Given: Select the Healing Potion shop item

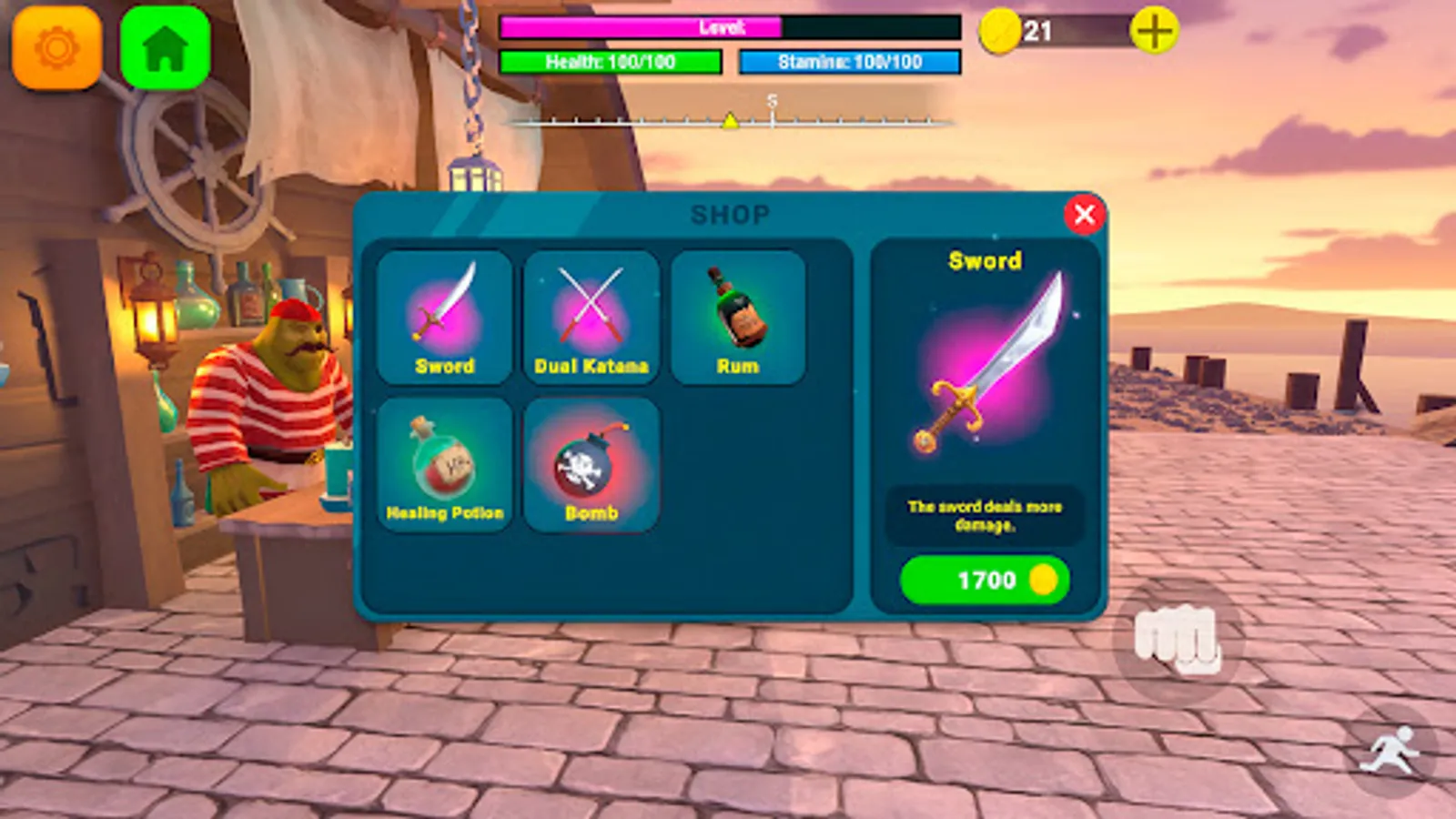Looking at the screenshot, I should tap(445, 464).
